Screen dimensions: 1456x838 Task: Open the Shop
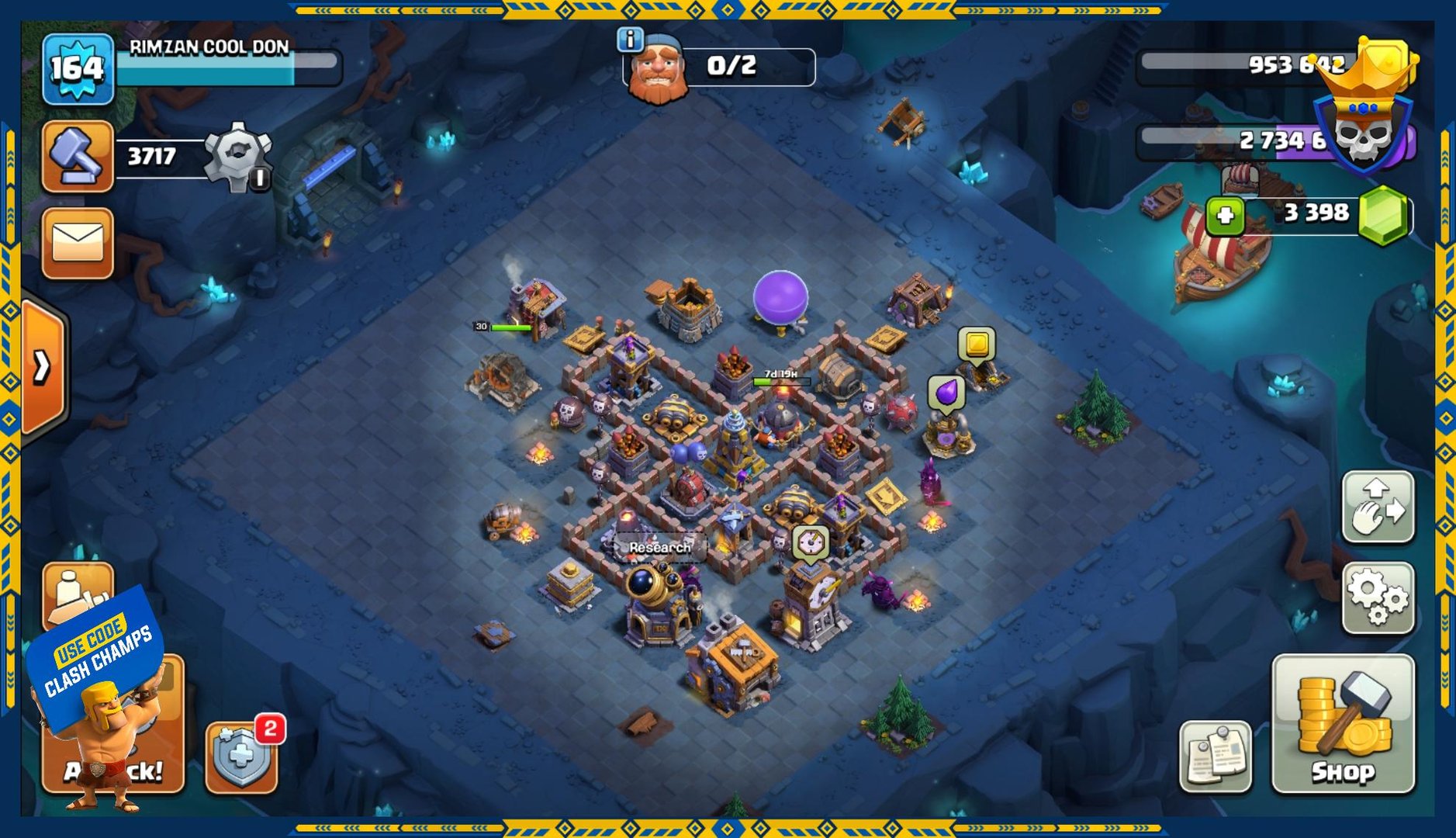[x=1343, y=723]
